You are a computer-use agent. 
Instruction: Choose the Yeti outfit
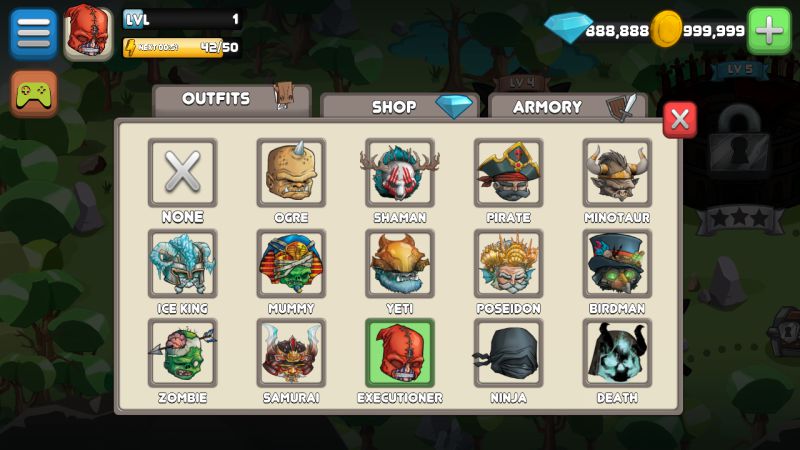click(x=400, y=264)
